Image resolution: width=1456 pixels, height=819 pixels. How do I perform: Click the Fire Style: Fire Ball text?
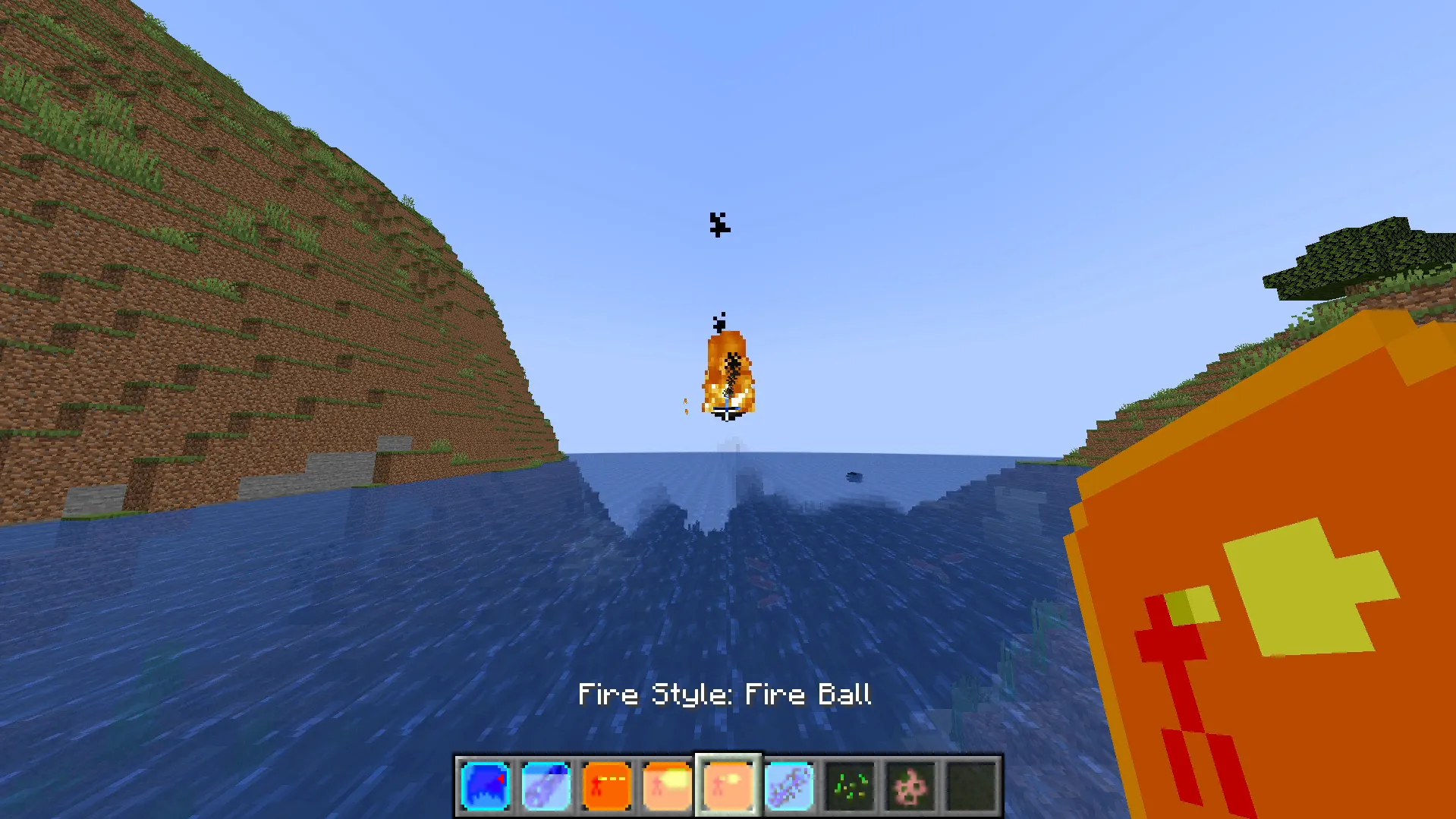[x=725, y=693]
